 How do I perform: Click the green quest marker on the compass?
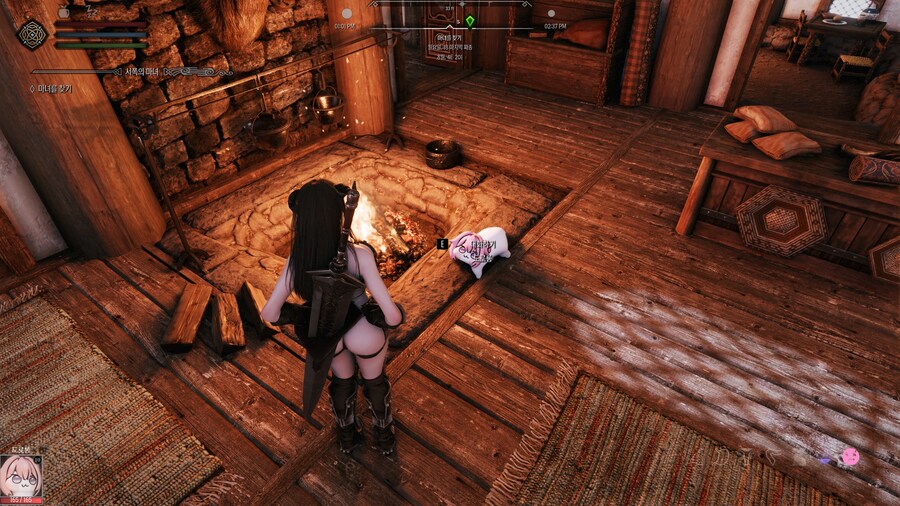pyautogui.click(x=470, y=20)
